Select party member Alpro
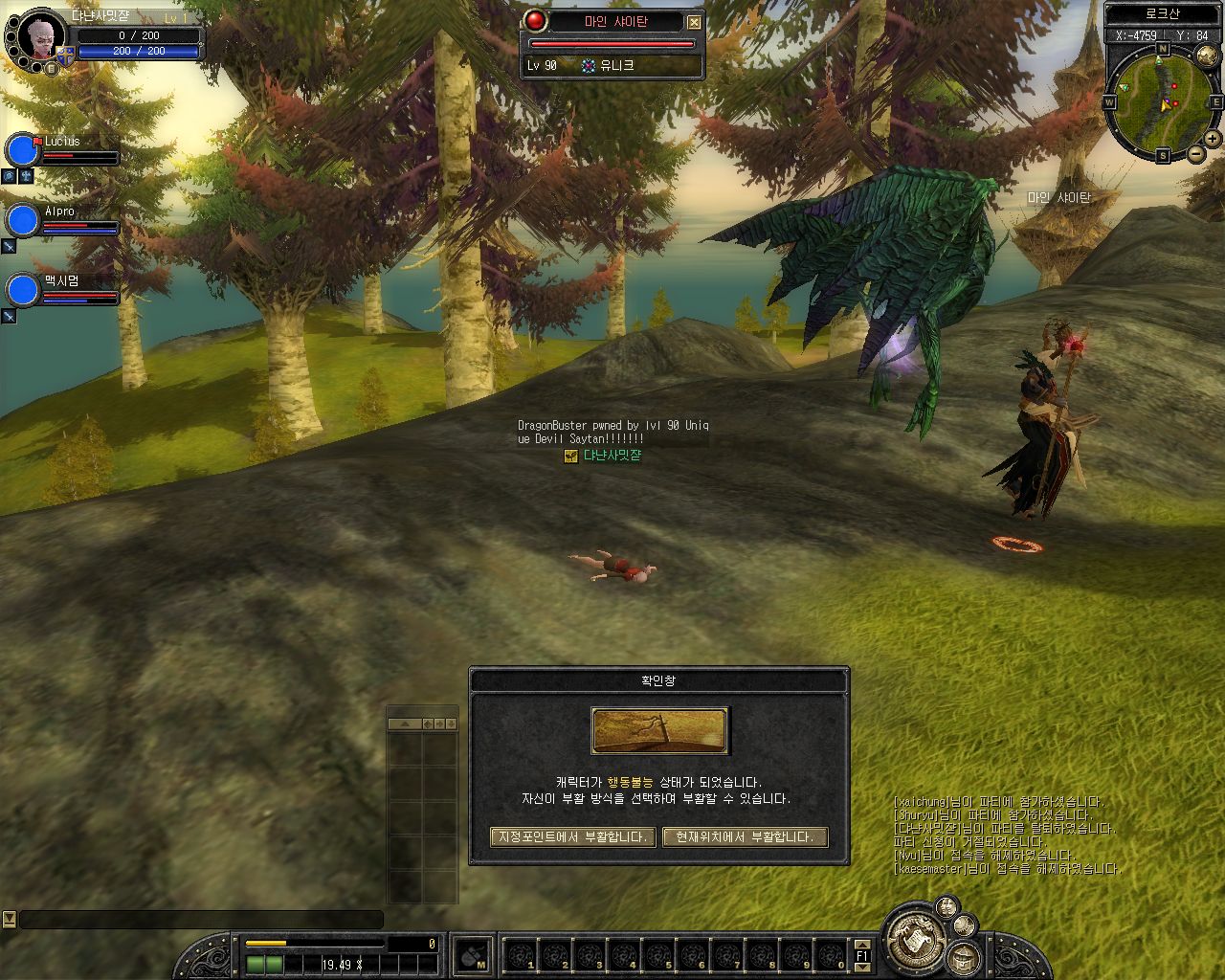 22,220
